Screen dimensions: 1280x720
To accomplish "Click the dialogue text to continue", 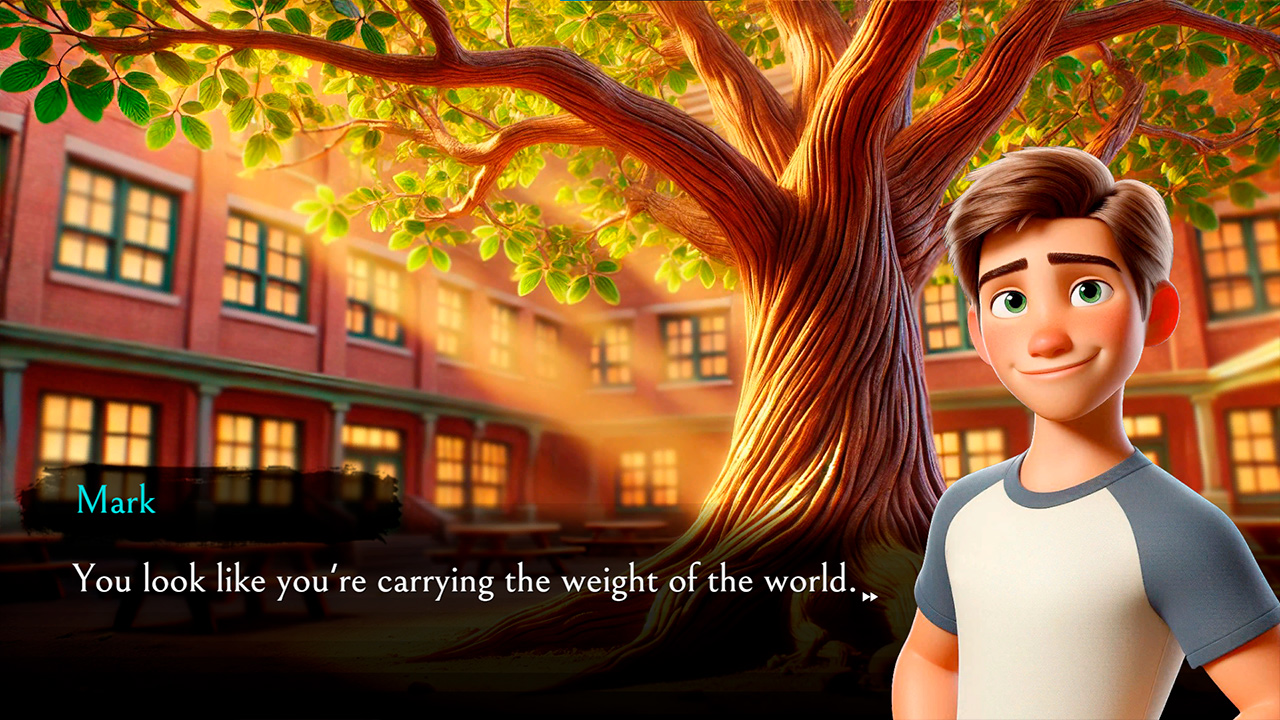I will pyautogui.click(x=450, y=578).
